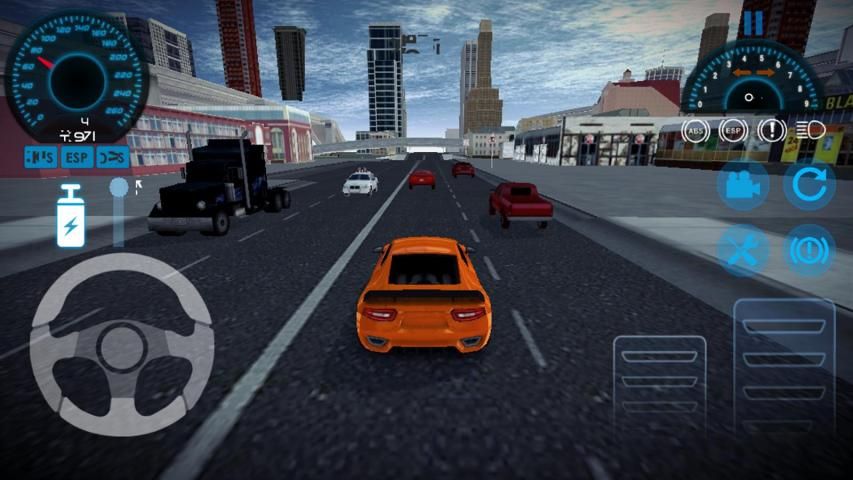This screenshot has height=480, width=853.
Task: Click the gear shift lever knob
Action: click(119, 187)
